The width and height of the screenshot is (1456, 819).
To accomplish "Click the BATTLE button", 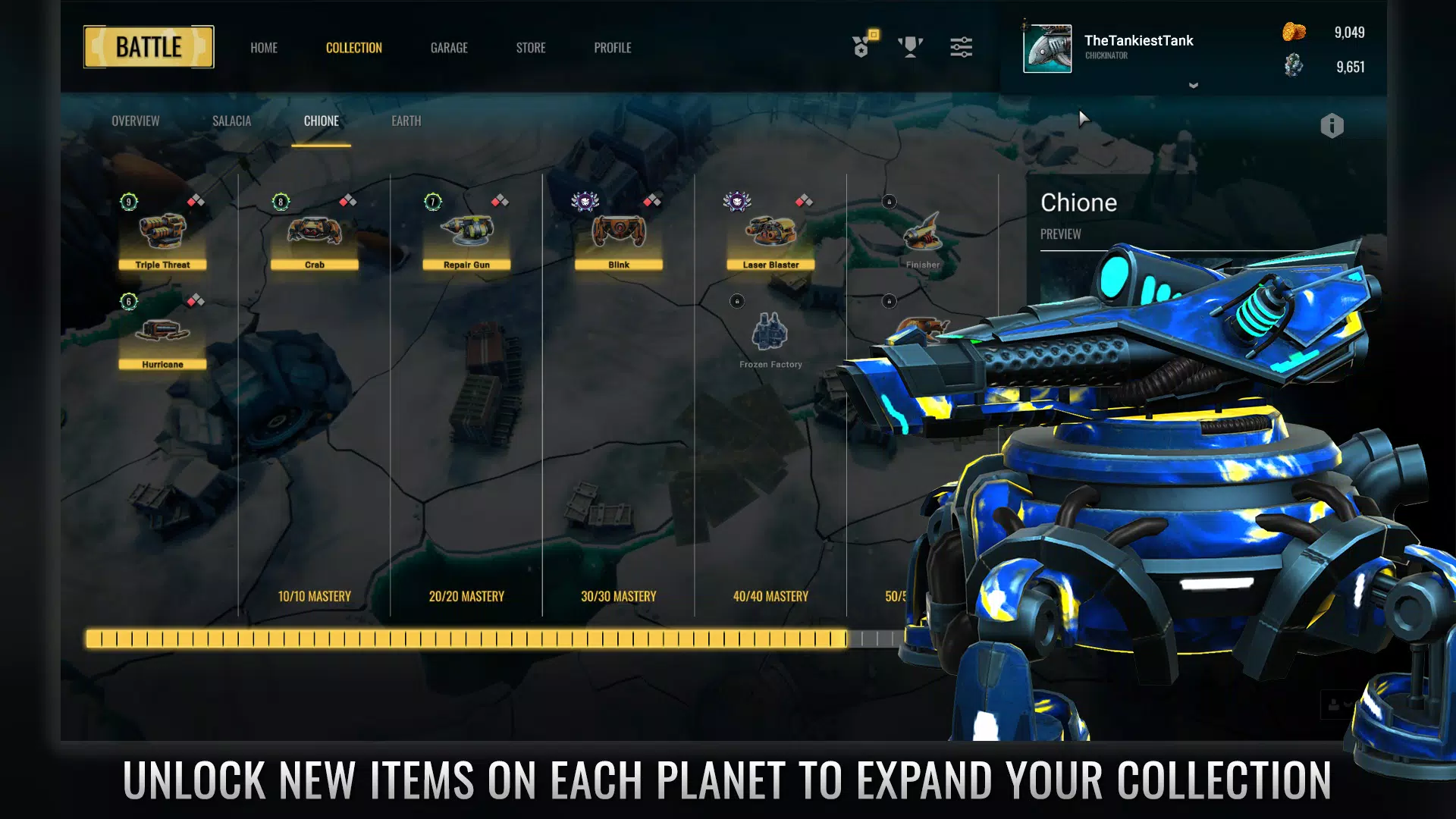I will click(x=149, y=46).
